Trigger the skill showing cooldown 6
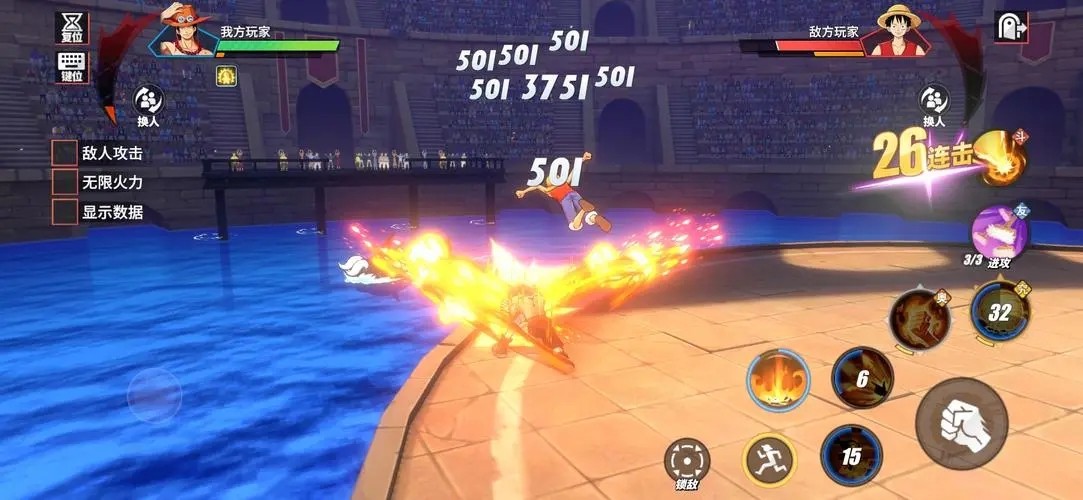 [862, 378]
